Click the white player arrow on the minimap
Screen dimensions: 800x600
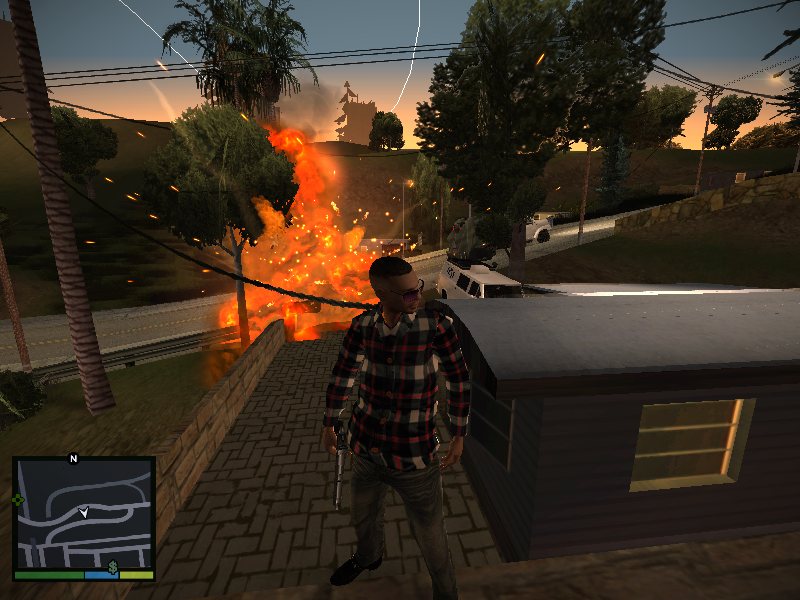point(84,512)
